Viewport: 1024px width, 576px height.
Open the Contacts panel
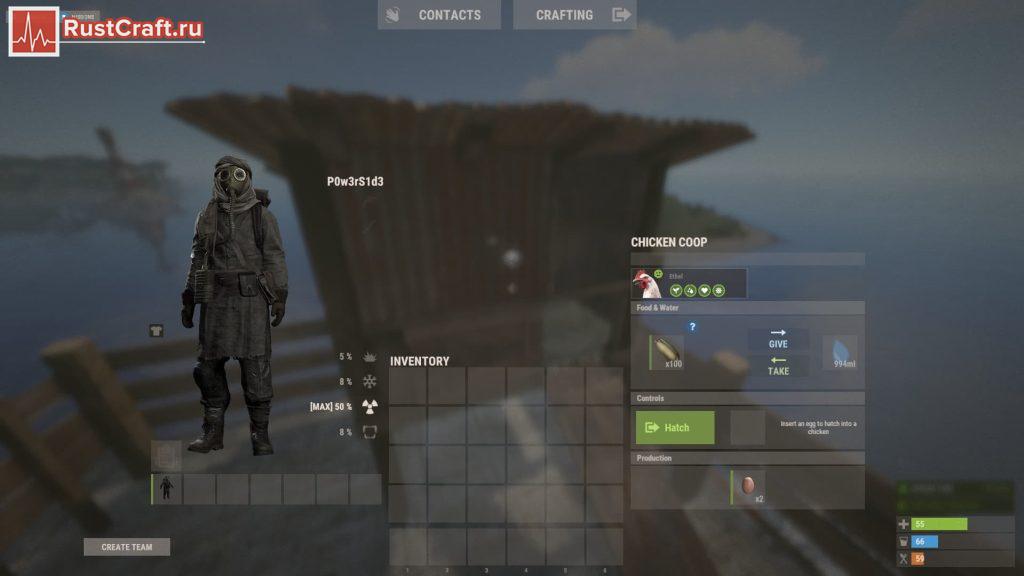click(438, 15)
